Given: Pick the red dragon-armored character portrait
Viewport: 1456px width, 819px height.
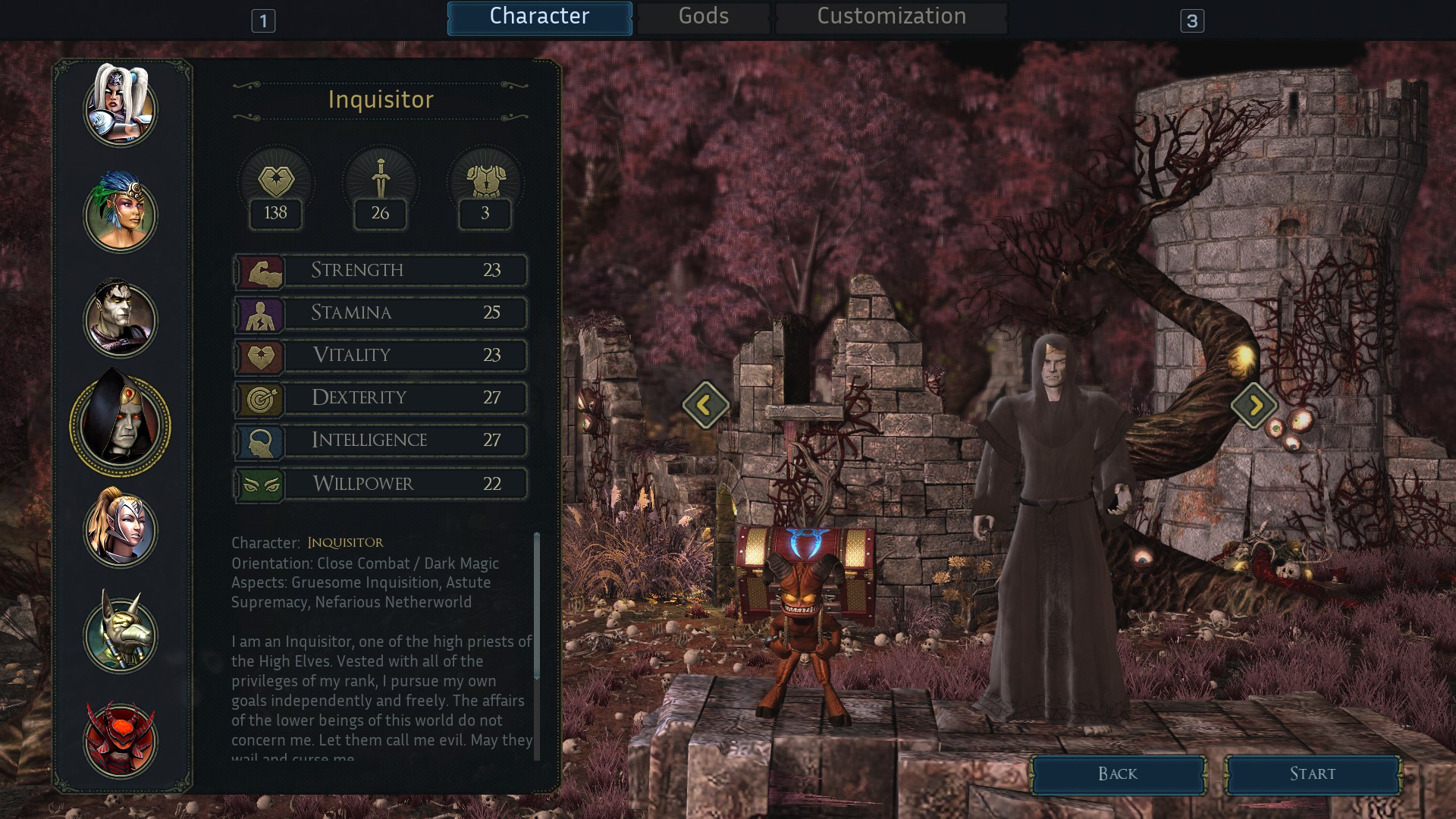Looking at the screenshot, I should coord(121,739).
